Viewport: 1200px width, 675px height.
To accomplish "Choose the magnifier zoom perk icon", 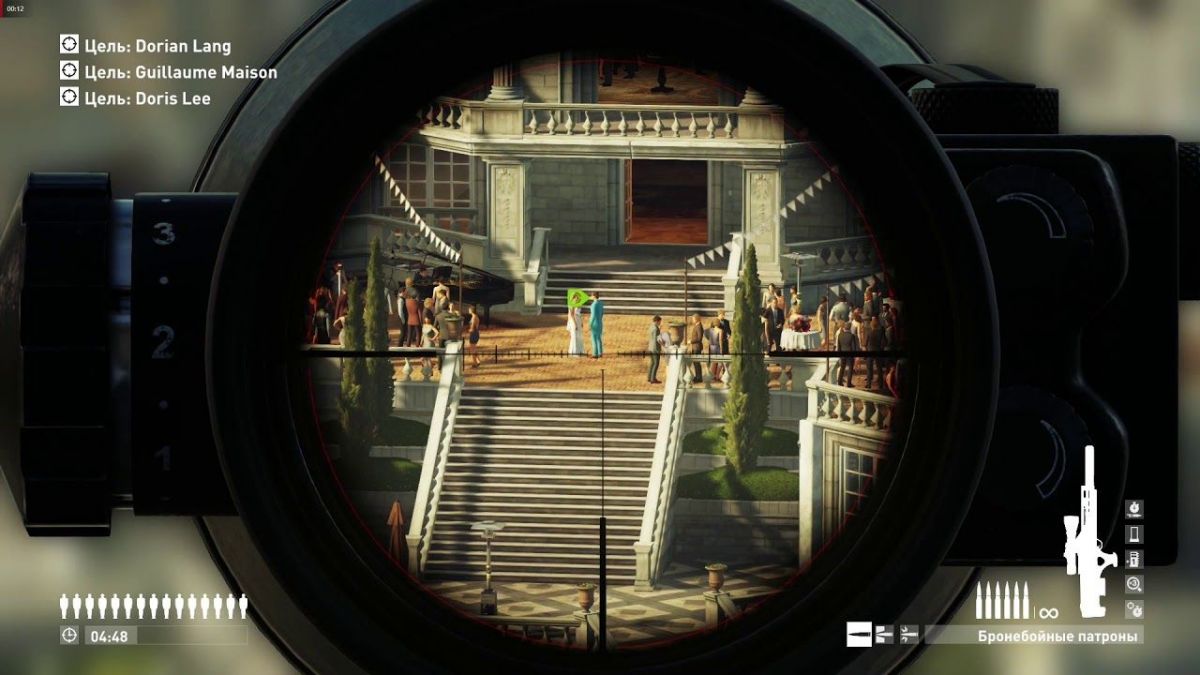I will [x=1134, y=584].
